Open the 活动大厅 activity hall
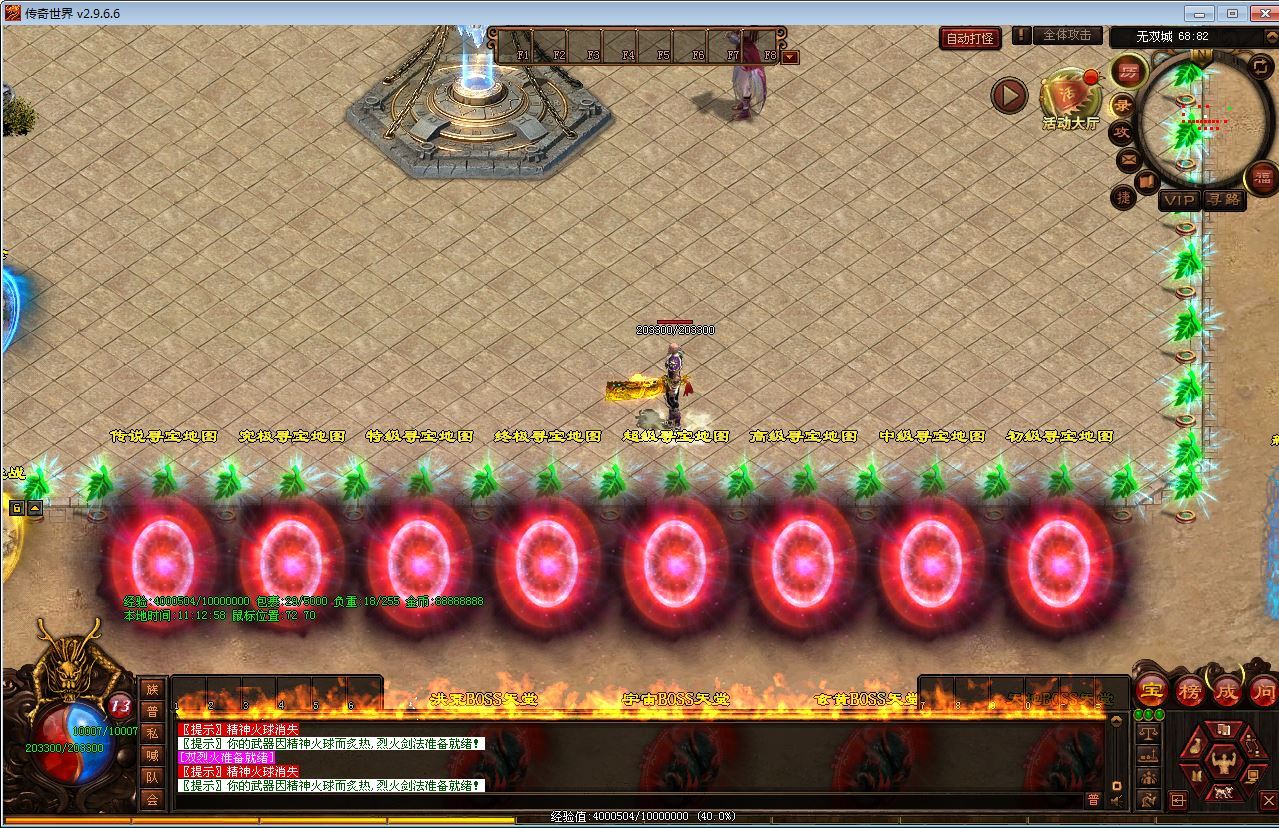The height and width of the screenshot is (828, 1279). click(1070, 100)
